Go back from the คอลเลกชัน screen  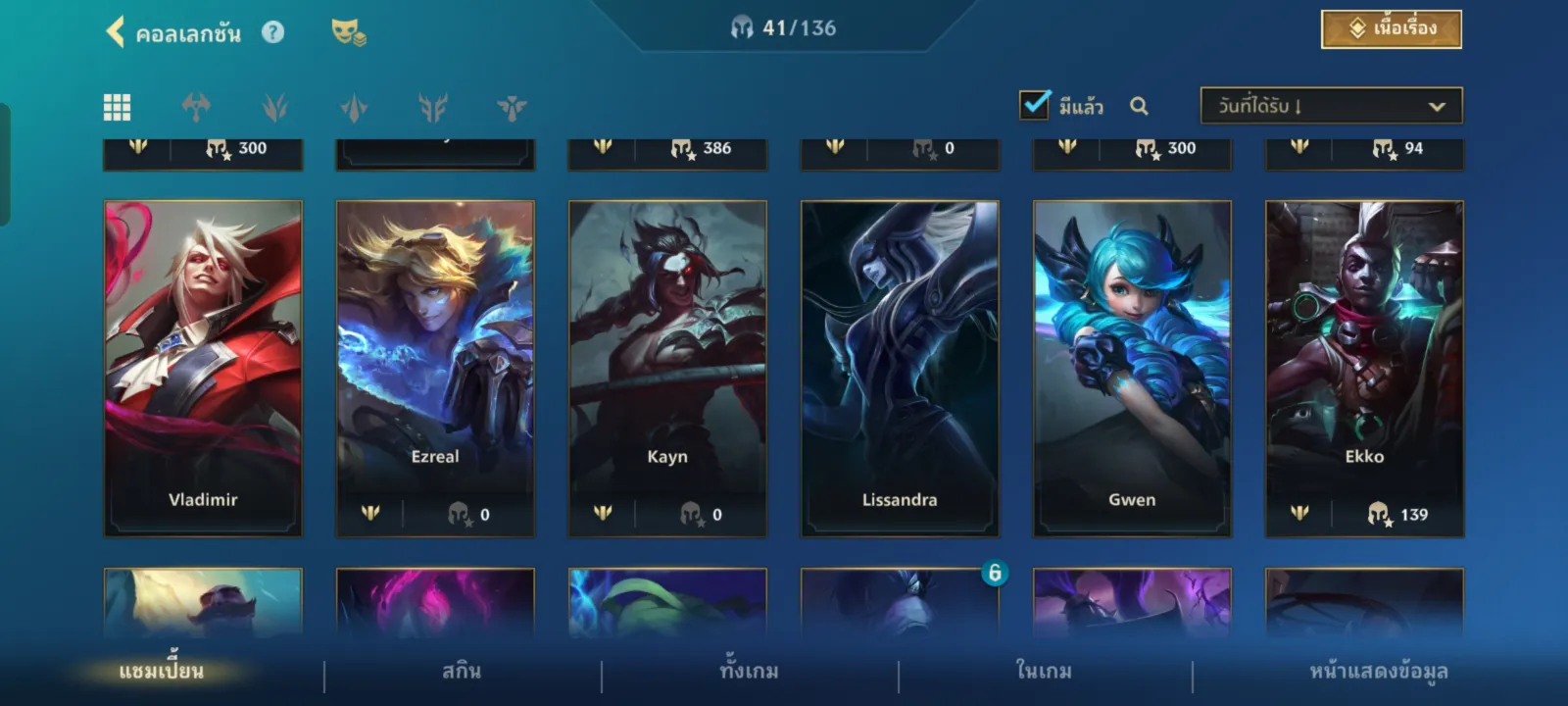(116, 32)
